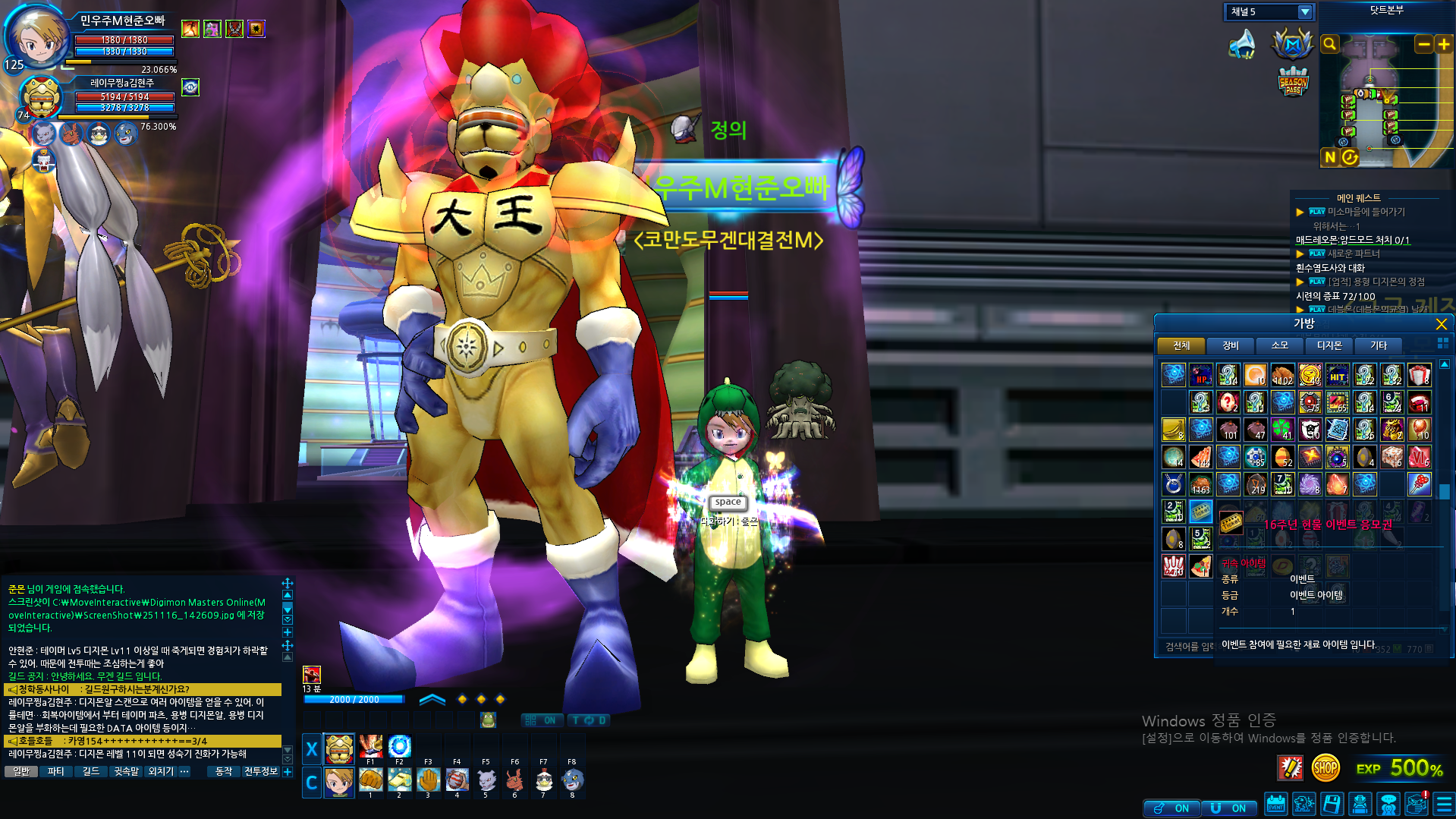This screenshot has height=819, width=1456.
Task: Use the blue energy orb skill F2
Action: 399,746
